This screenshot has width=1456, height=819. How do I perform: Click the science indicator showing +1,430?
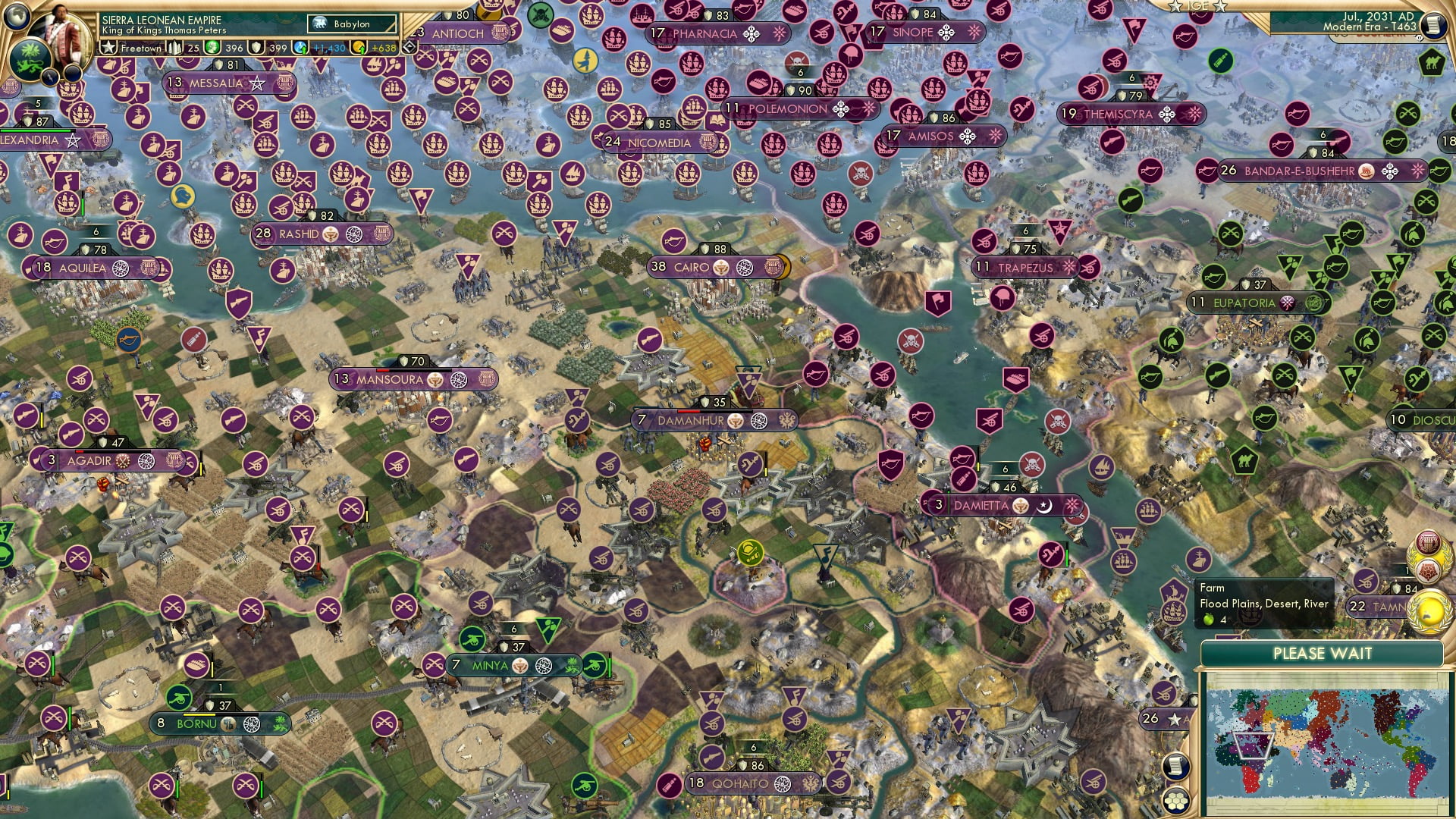(x=322, y=48)
